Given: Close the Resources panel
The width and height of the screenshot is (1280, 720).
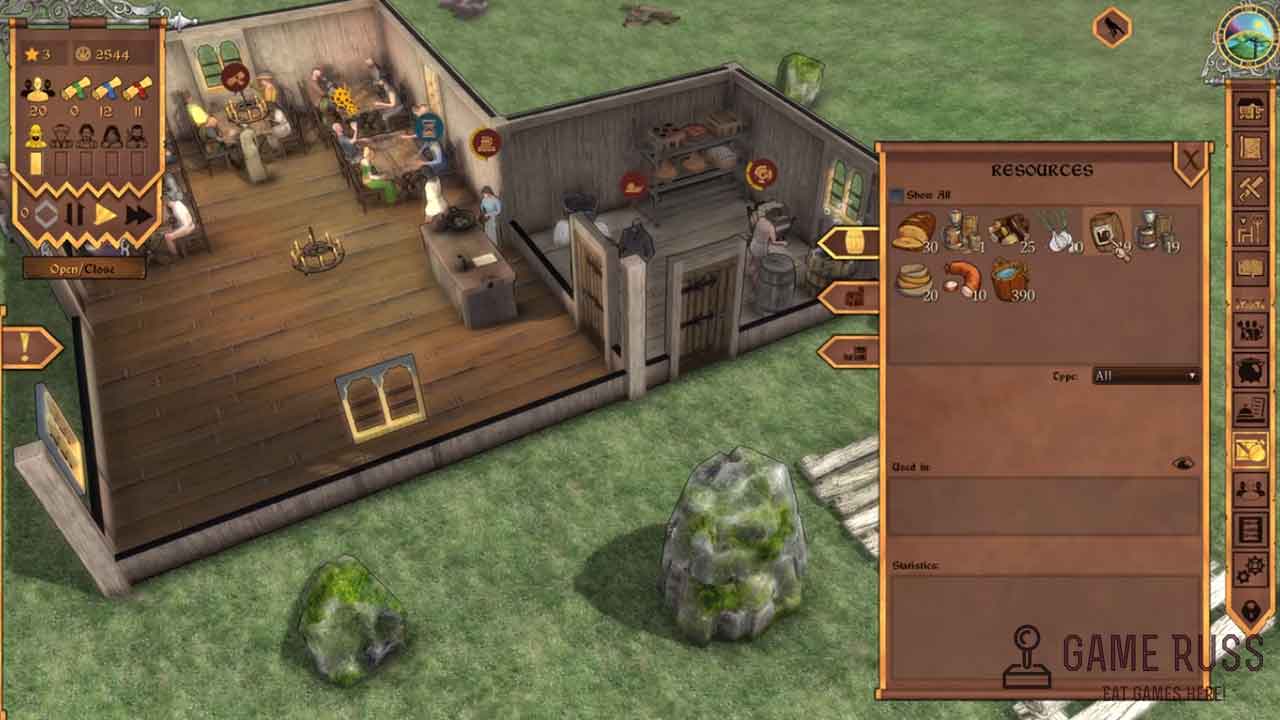Looking at the screenshot, I should click(x=1190, y=161).
